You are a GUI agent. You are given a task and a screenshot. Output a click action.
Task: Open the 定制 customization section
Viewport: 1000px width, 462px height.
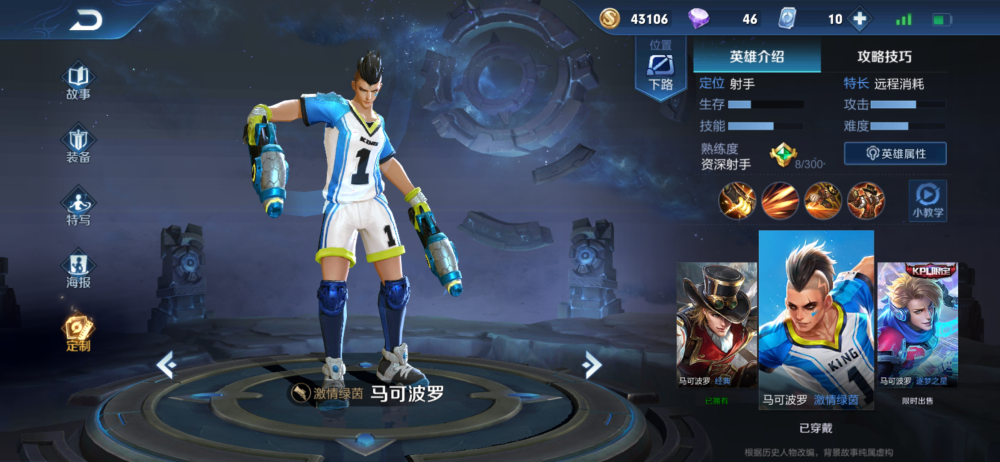coord(78,334)
